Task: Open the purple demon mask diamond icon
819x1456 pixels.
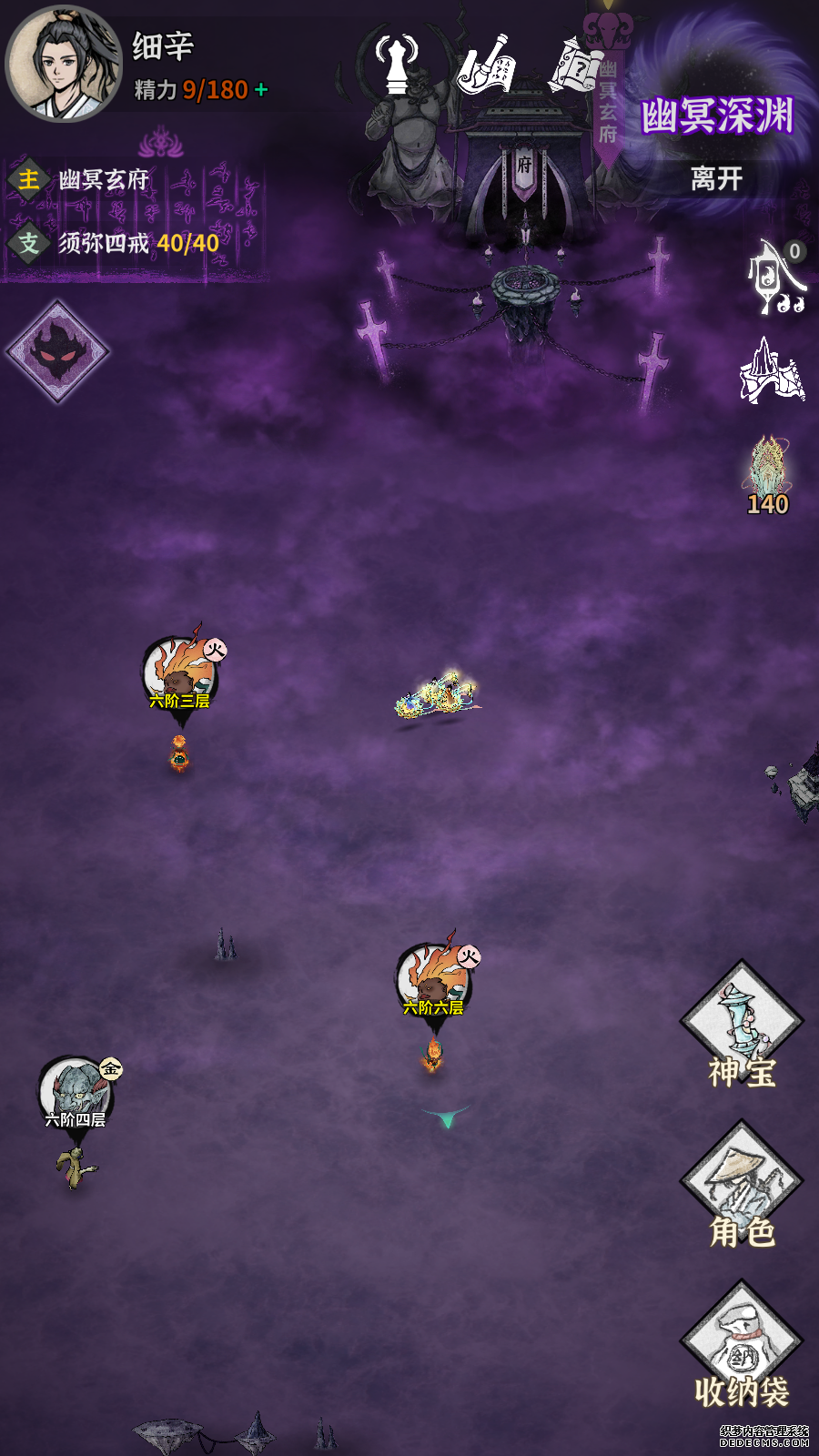Action: click(58, 351)
